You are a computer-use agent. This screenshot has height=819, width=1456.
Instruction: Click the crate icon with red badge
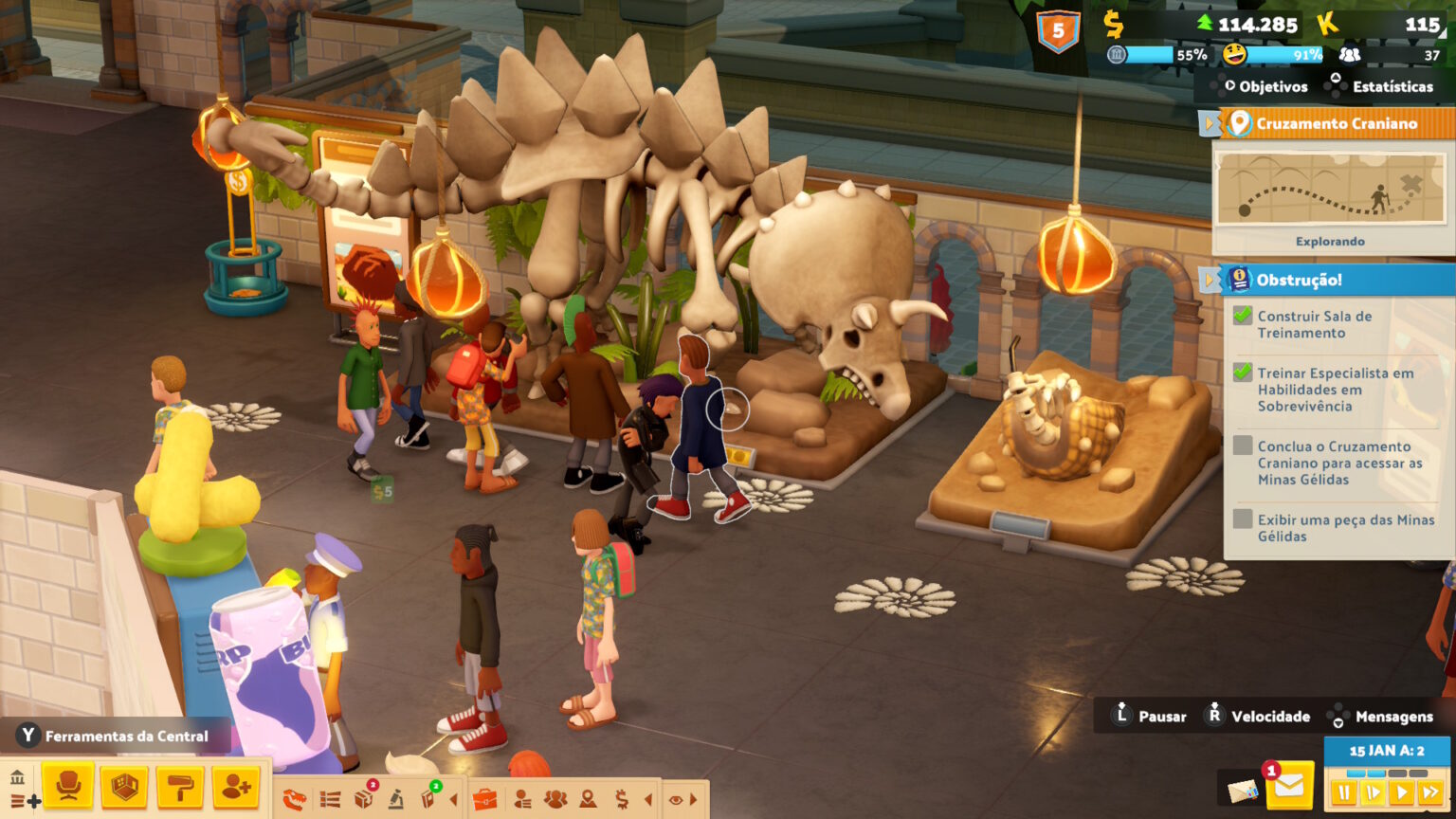(x=363, y=799)
